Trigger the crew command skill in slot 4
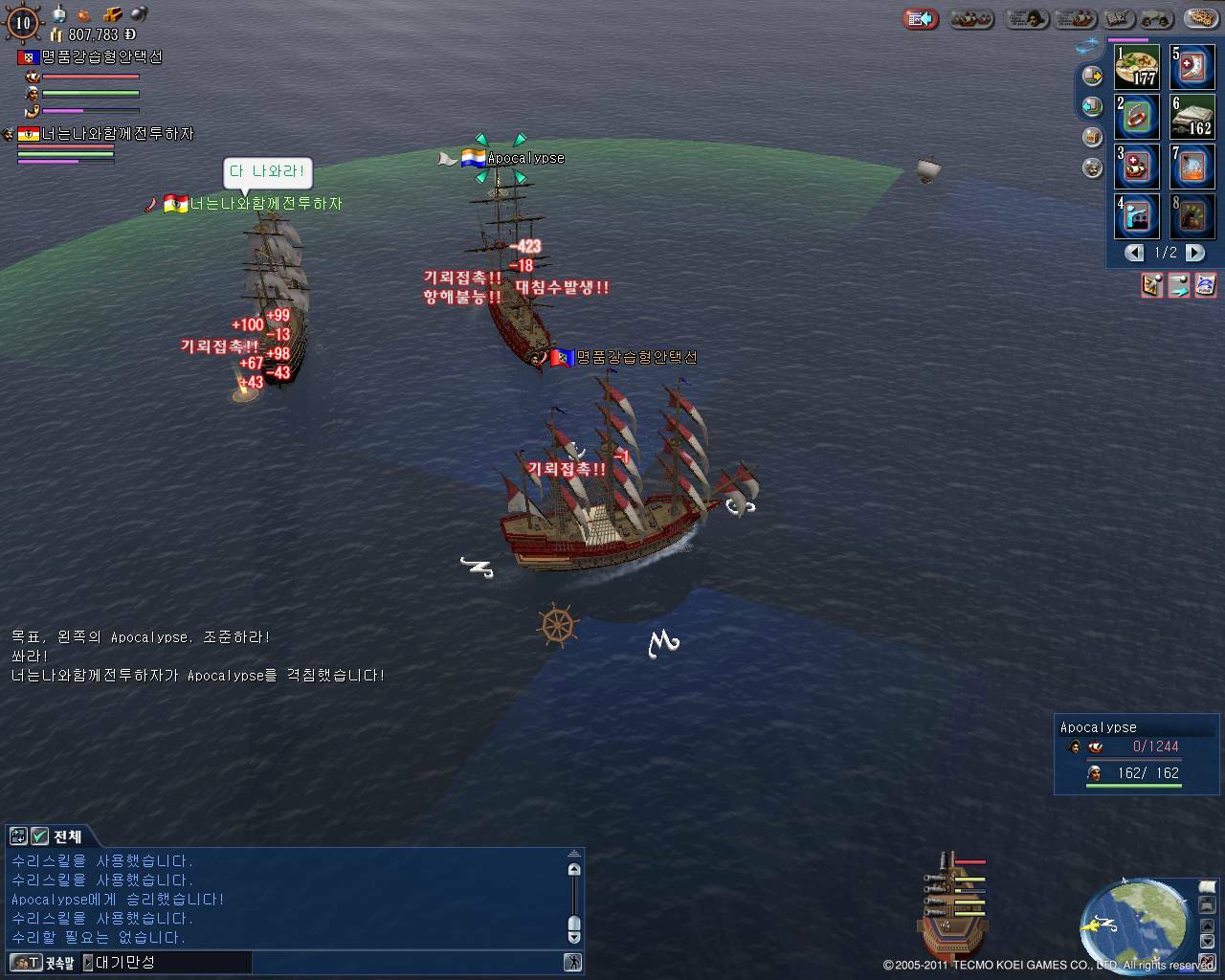Image resolution: width=1225 pixels, height=980 pixels. pyautogui.click(x=1137, y=216)
